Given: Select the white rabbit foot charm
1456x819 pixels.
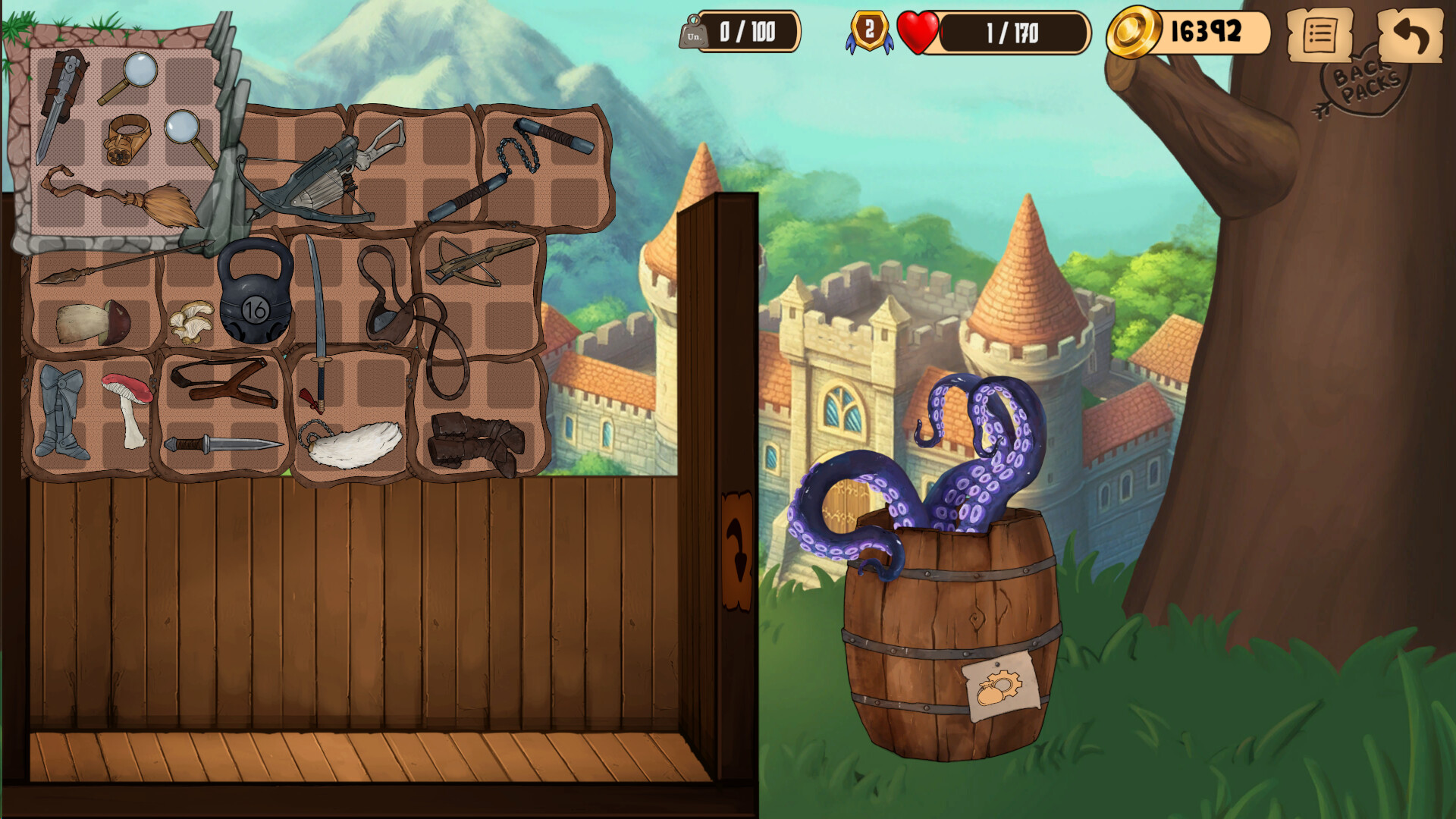Looking at the screenshot, I should pos(355,445).
